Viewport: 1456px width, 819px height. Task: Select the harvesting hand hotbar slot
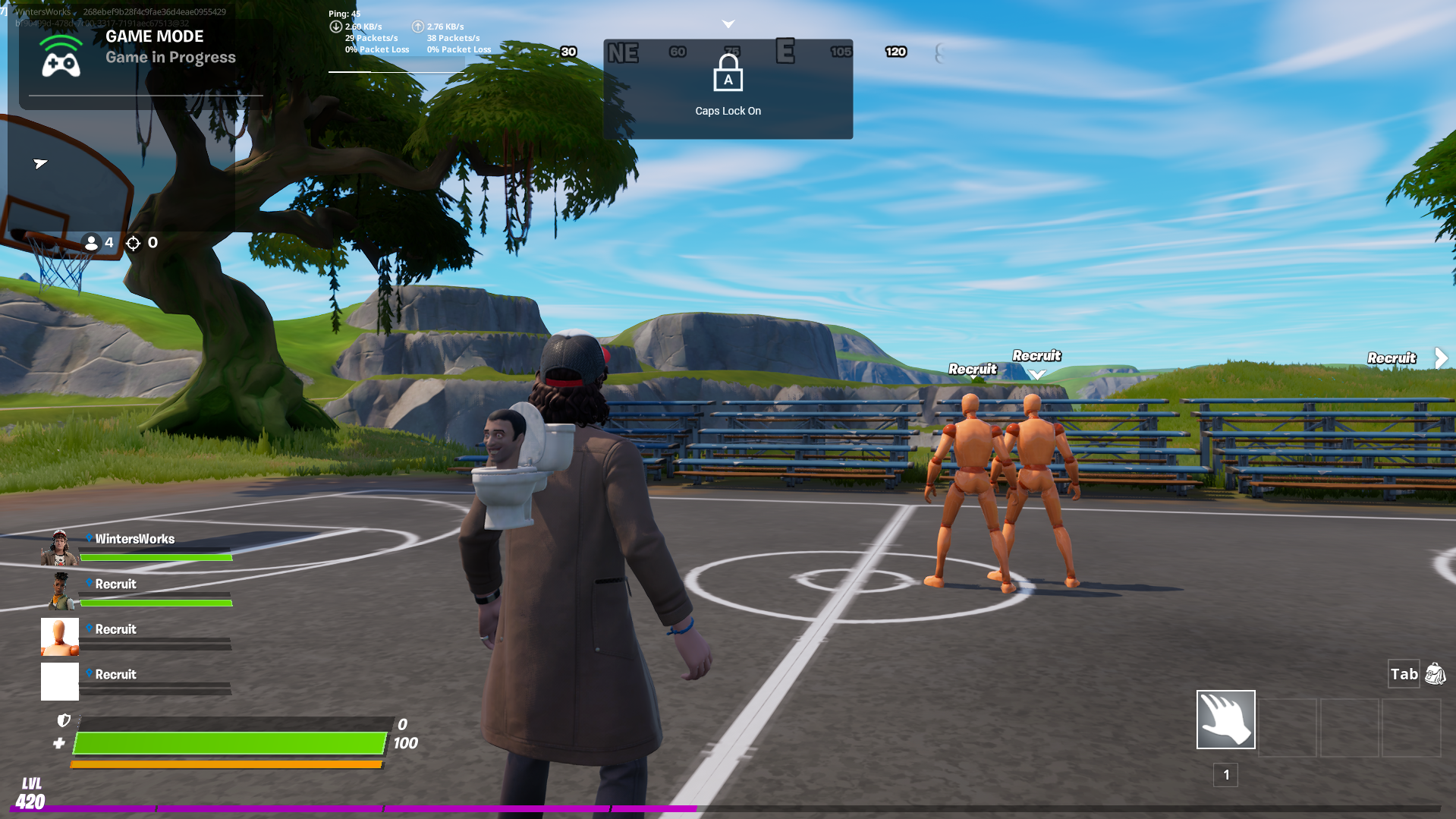pos(1225,719)
